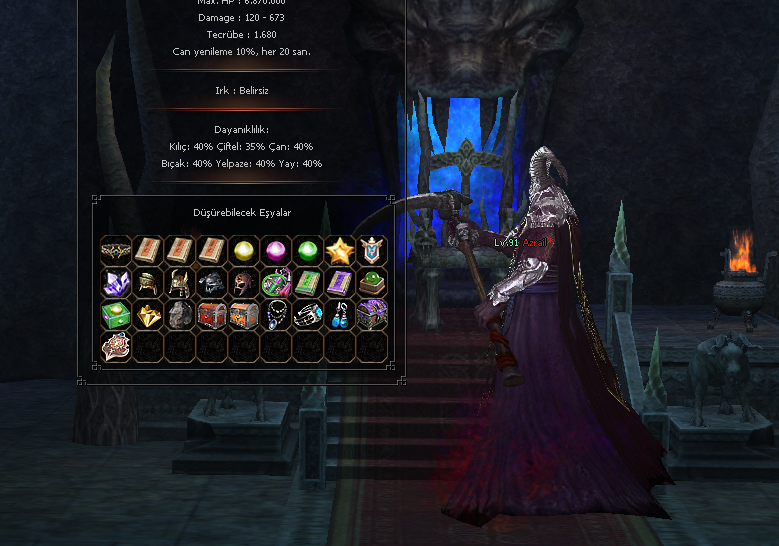Select the blue pendant necklace item

[275, 314]
